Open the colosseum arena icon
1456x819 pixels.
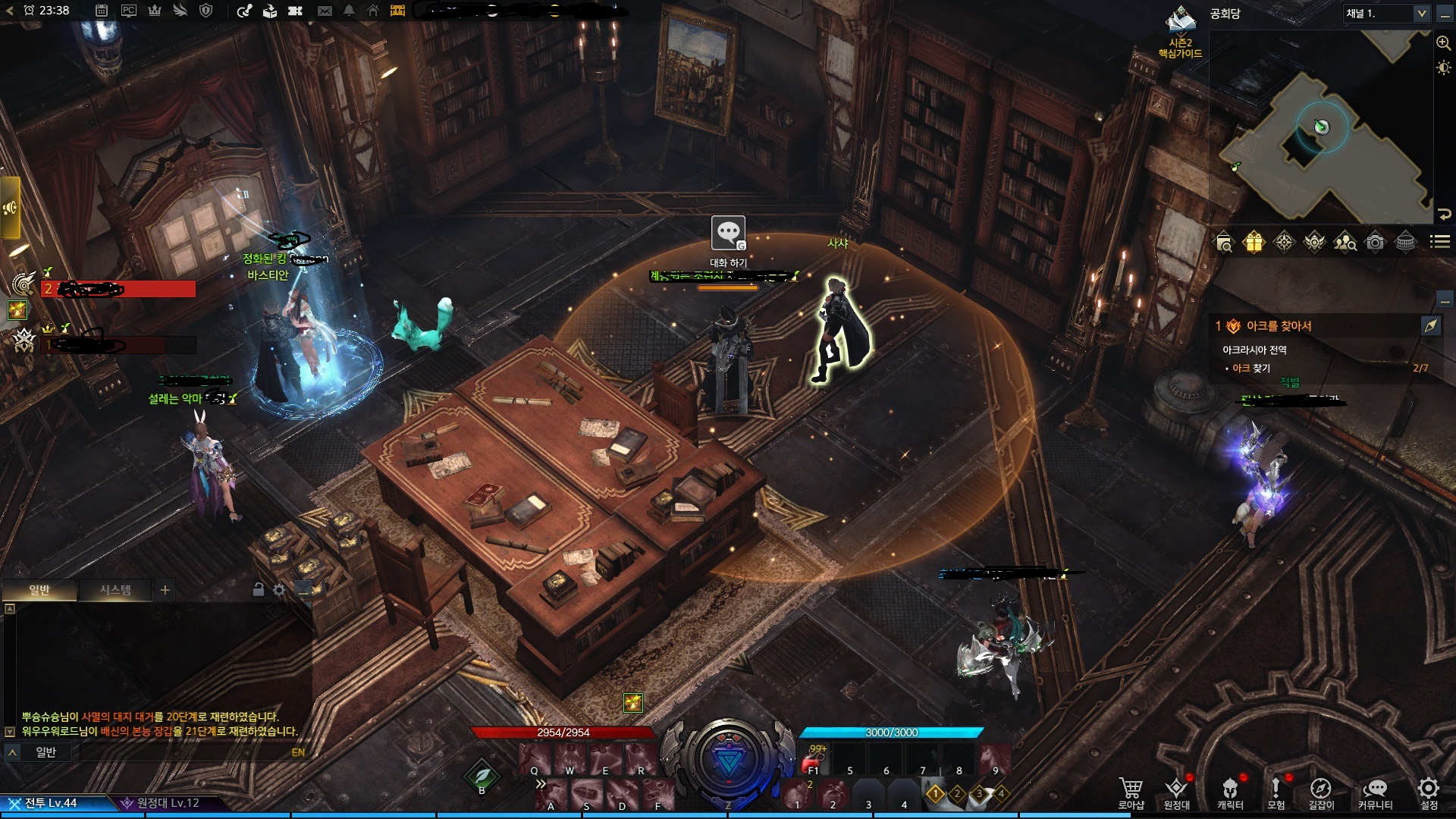1405,242
